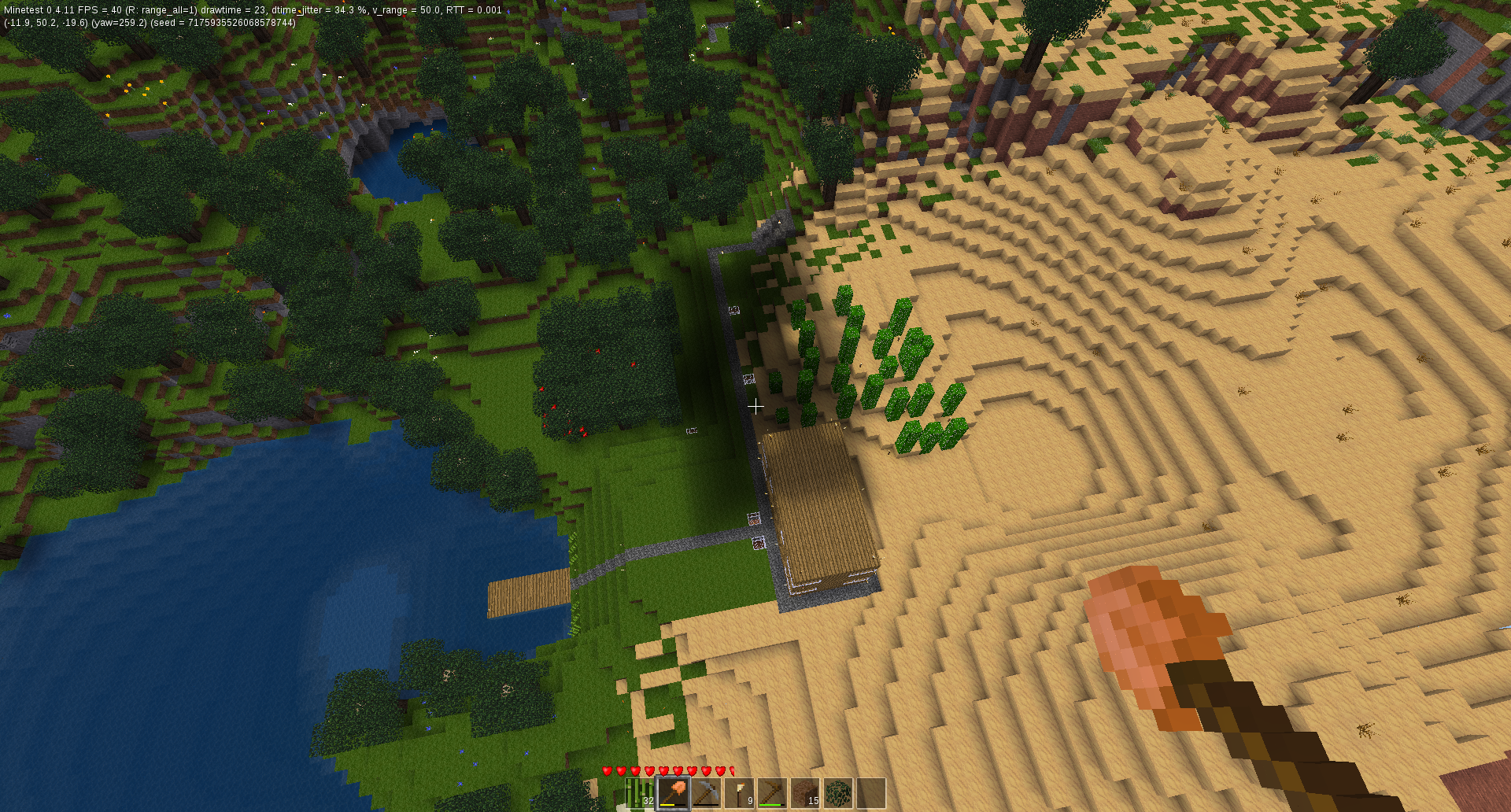The width and height of the screenshot is (1511, 812).
Task: Click the item count 9 on the torches
Action: point(749,799)
